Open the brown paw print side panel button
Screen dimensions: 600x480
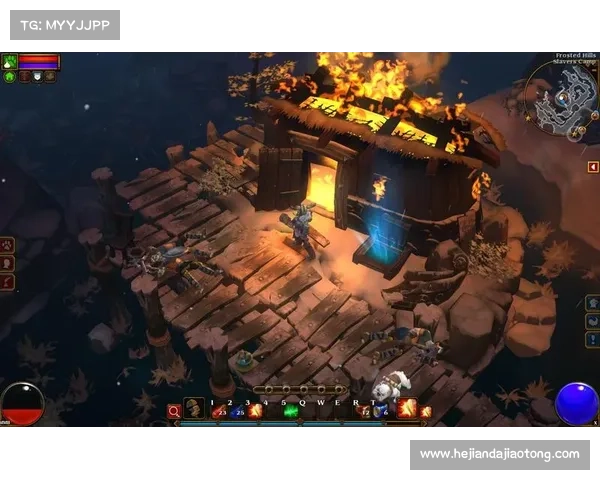click(x=7, y=244)
